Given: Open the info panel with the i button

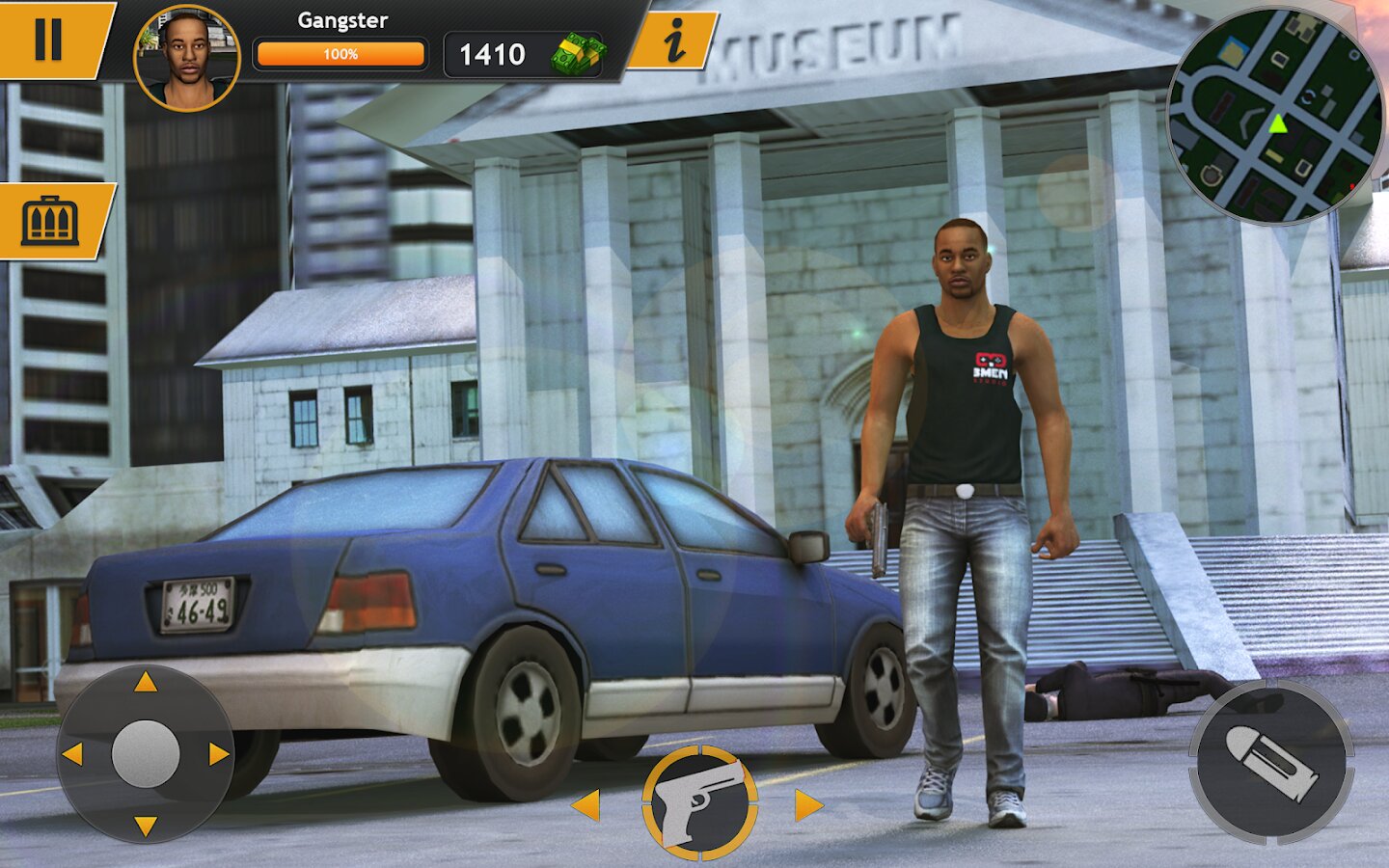Looking at the screenshot, I should [674, 41].
